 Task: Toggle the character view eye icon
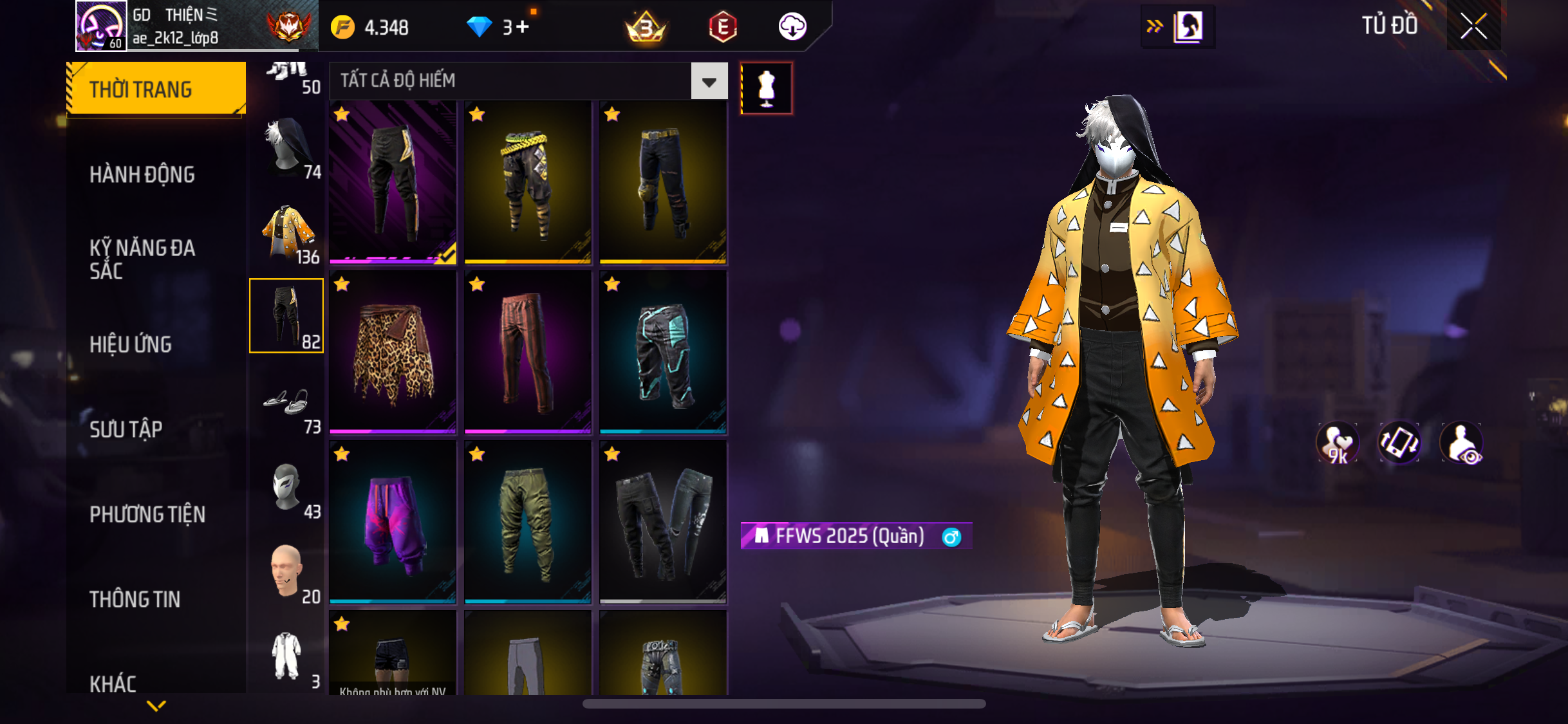(1461, 443)
